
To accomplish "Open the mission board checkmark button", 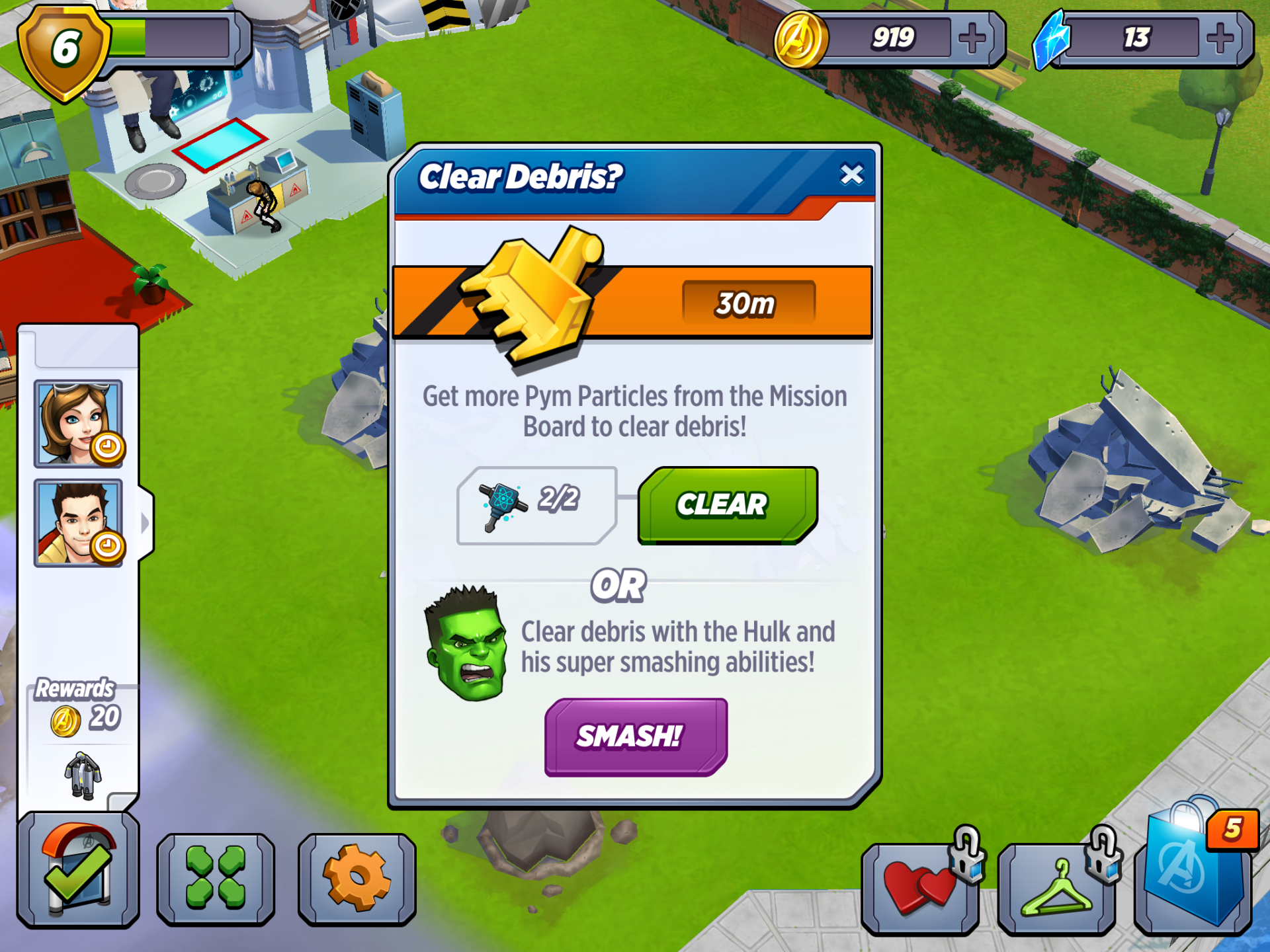I will 78,869.
